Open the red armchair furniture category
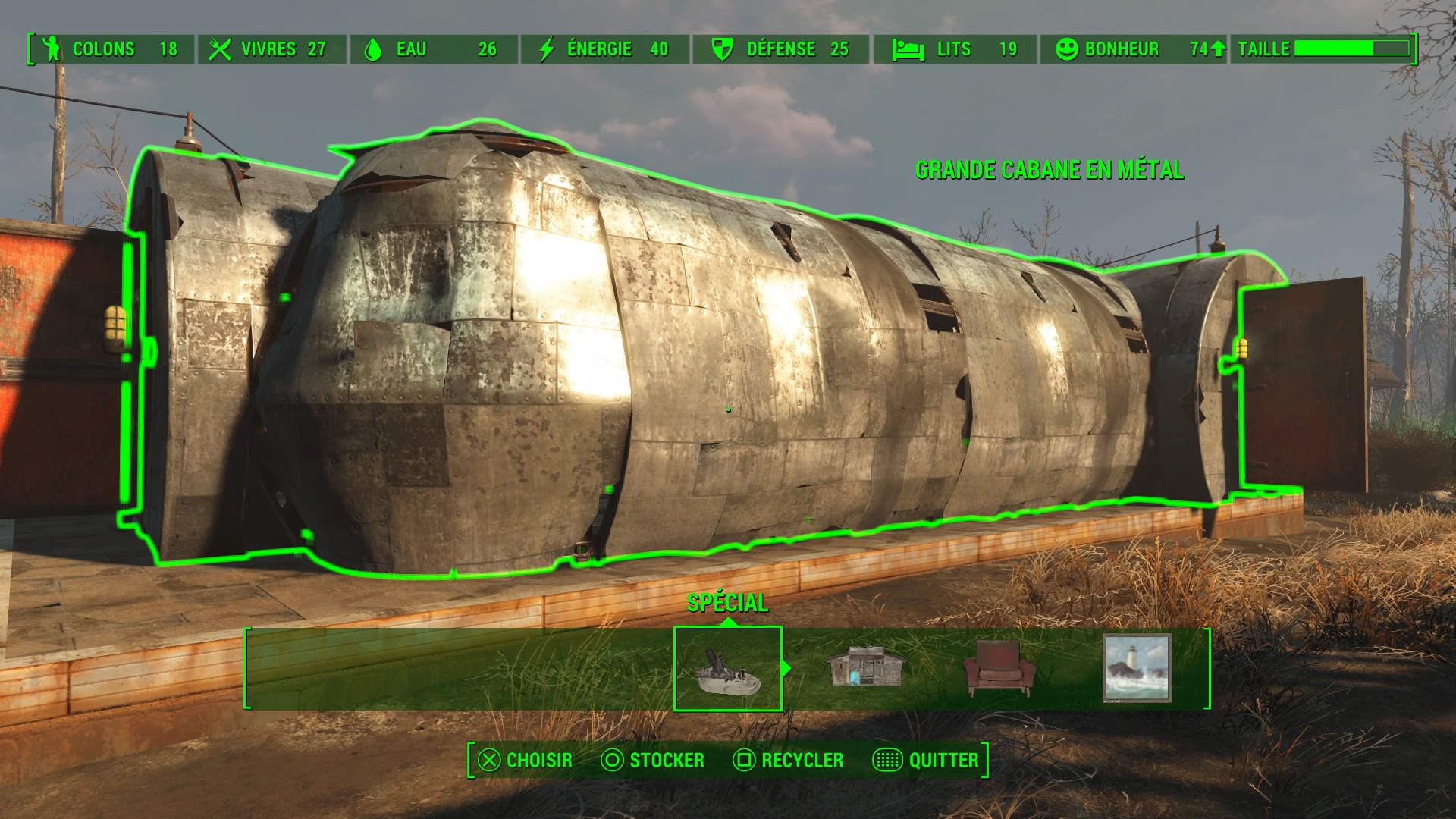 tap(999, 668)
